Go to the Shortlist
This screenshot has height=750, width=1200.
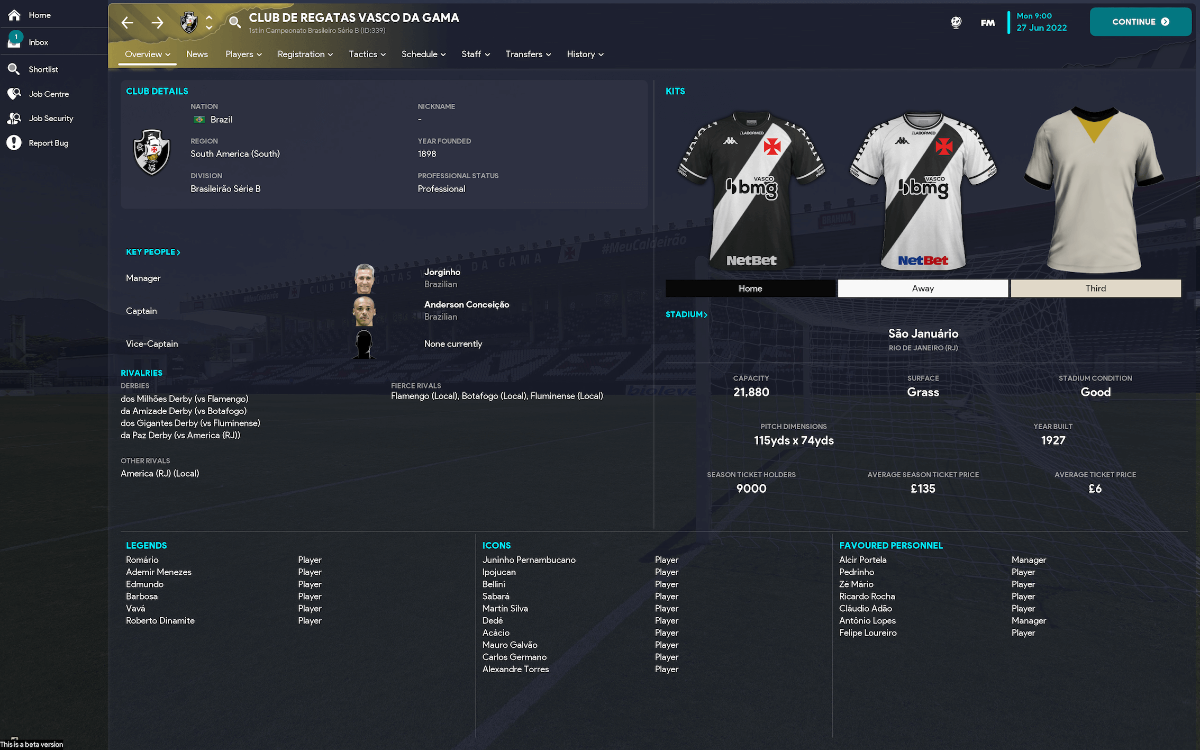point(43,70)
